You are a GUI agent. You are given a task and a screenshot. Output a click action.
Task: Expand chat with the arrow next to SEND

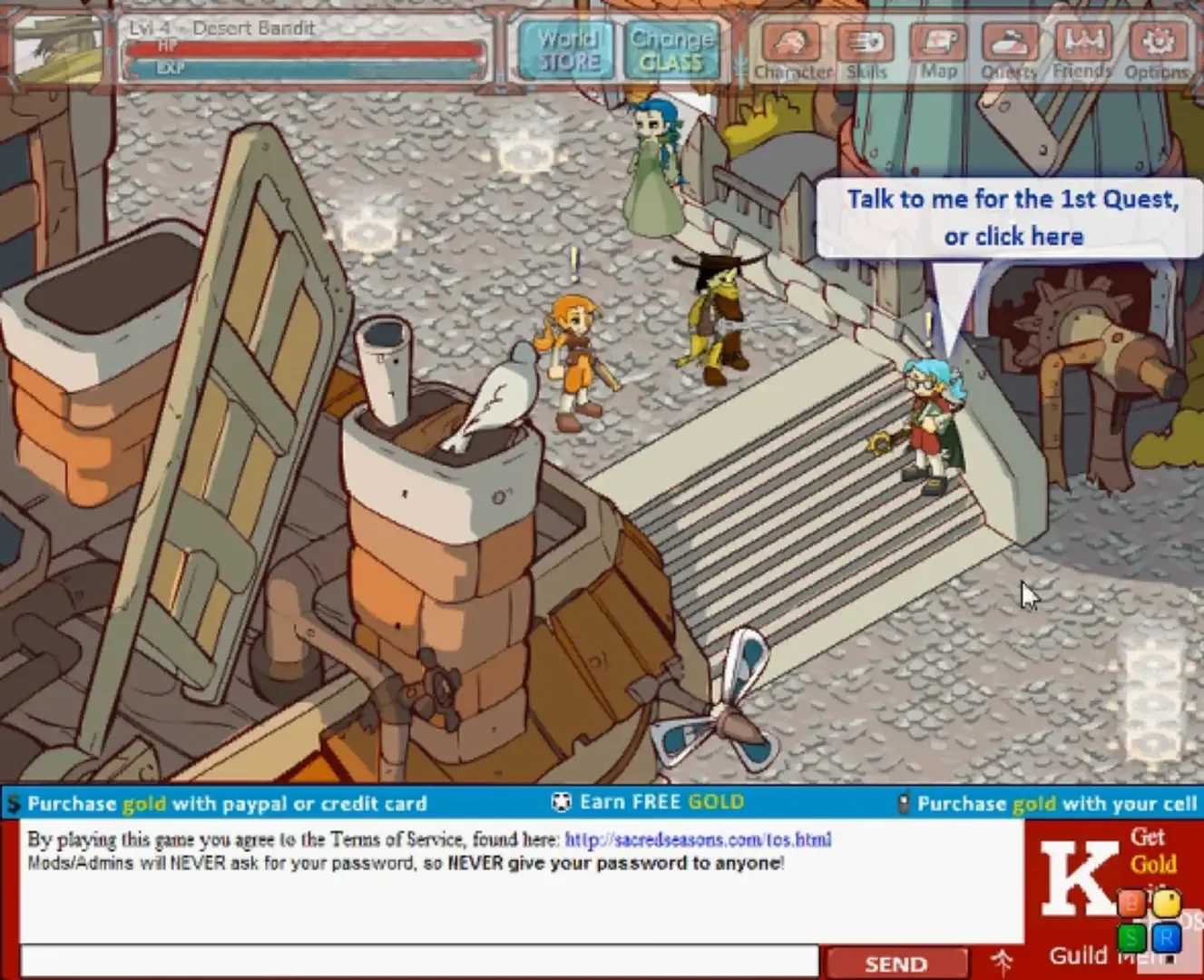coord(1002,963)
